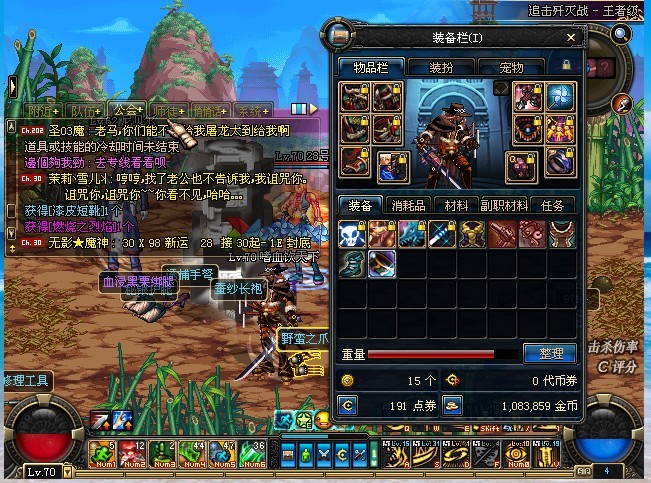Switch to the 装扮 tab

pyautogui.click(x=441, y=67)
